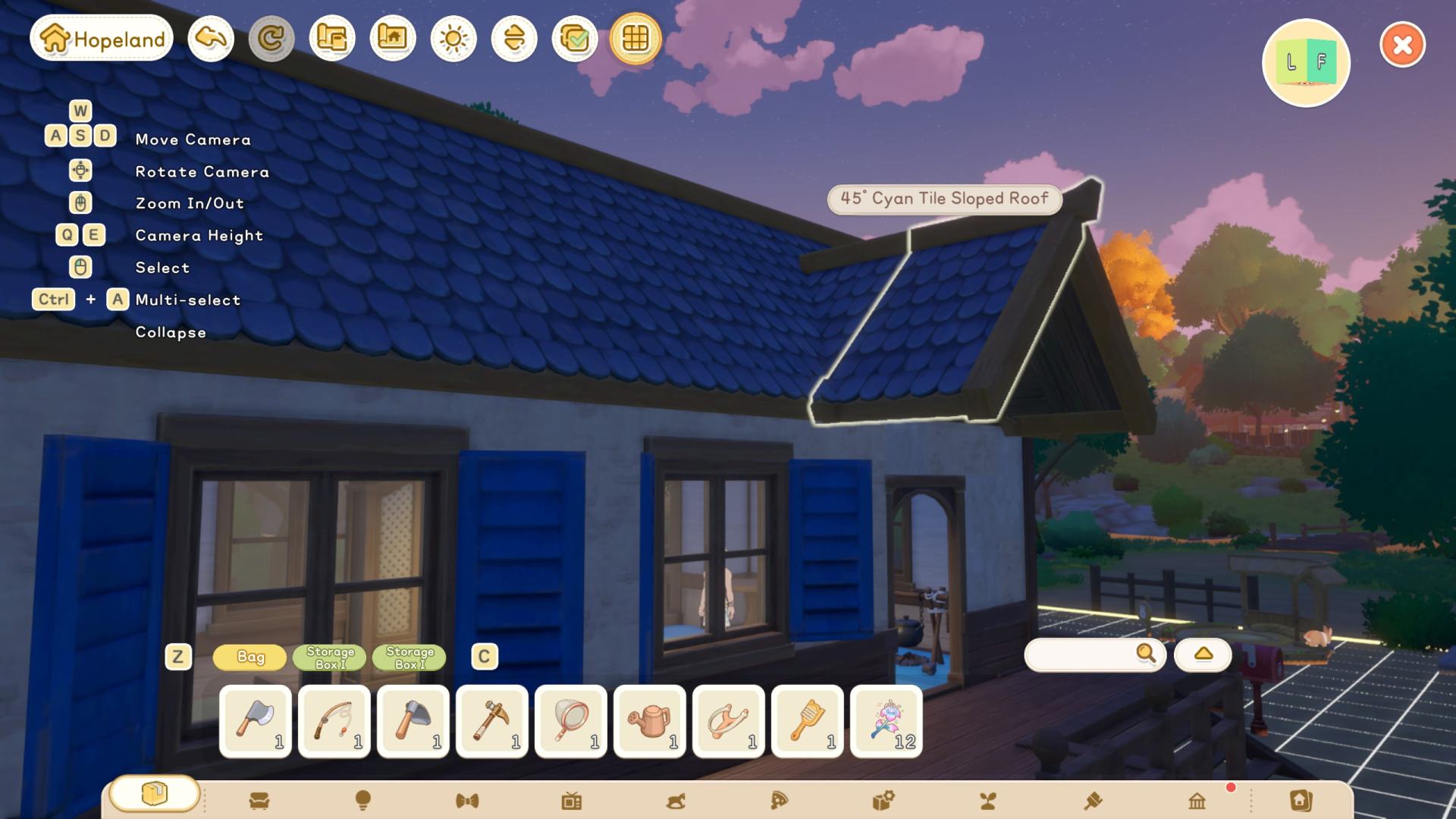Choose the bug net slot
1456x819 pixels.
click(x=571, y=721)
